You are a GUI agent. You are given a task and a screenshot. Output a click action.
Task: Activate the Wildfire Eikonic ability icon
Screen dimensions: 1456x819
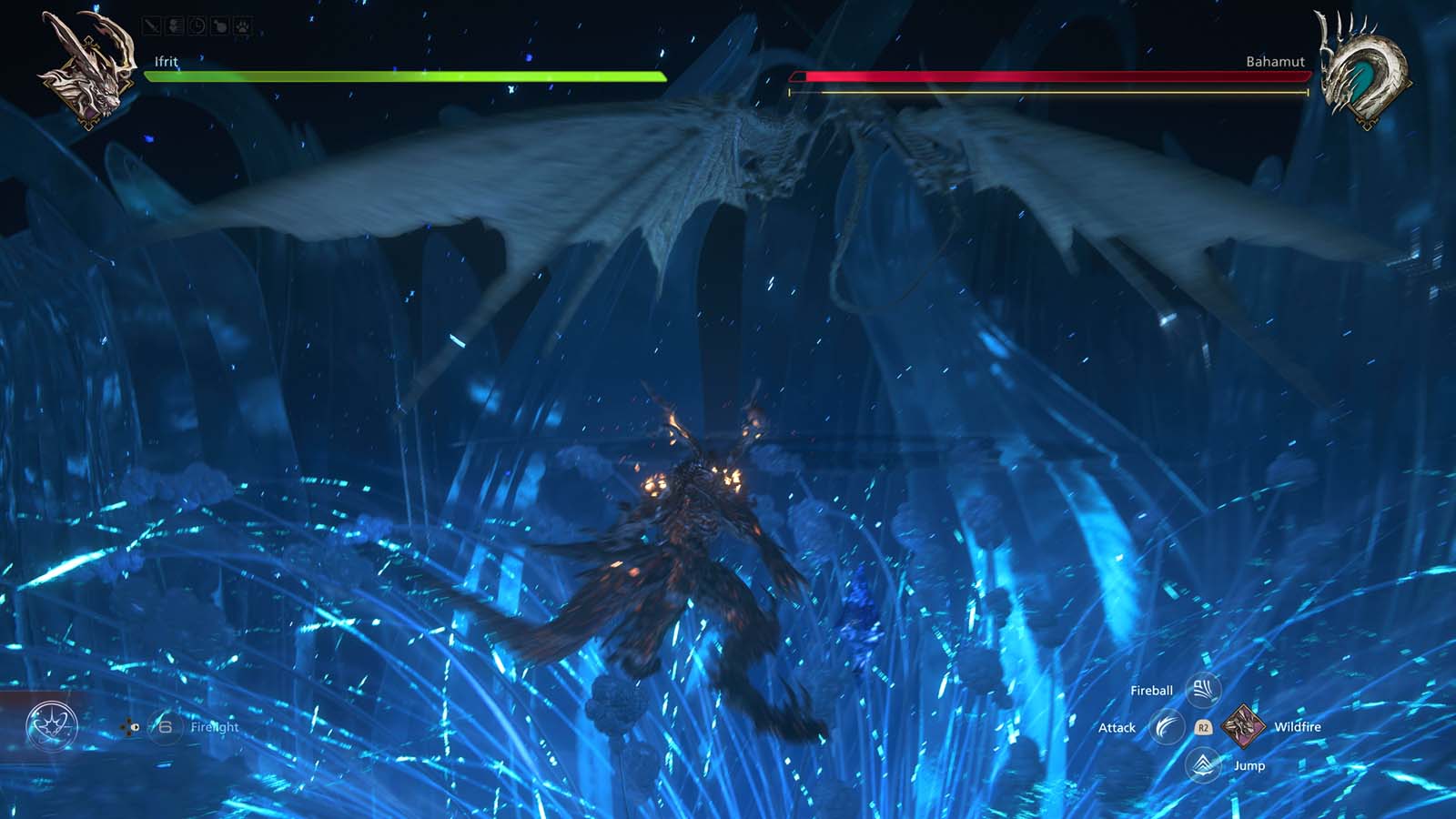[1243, 727]
